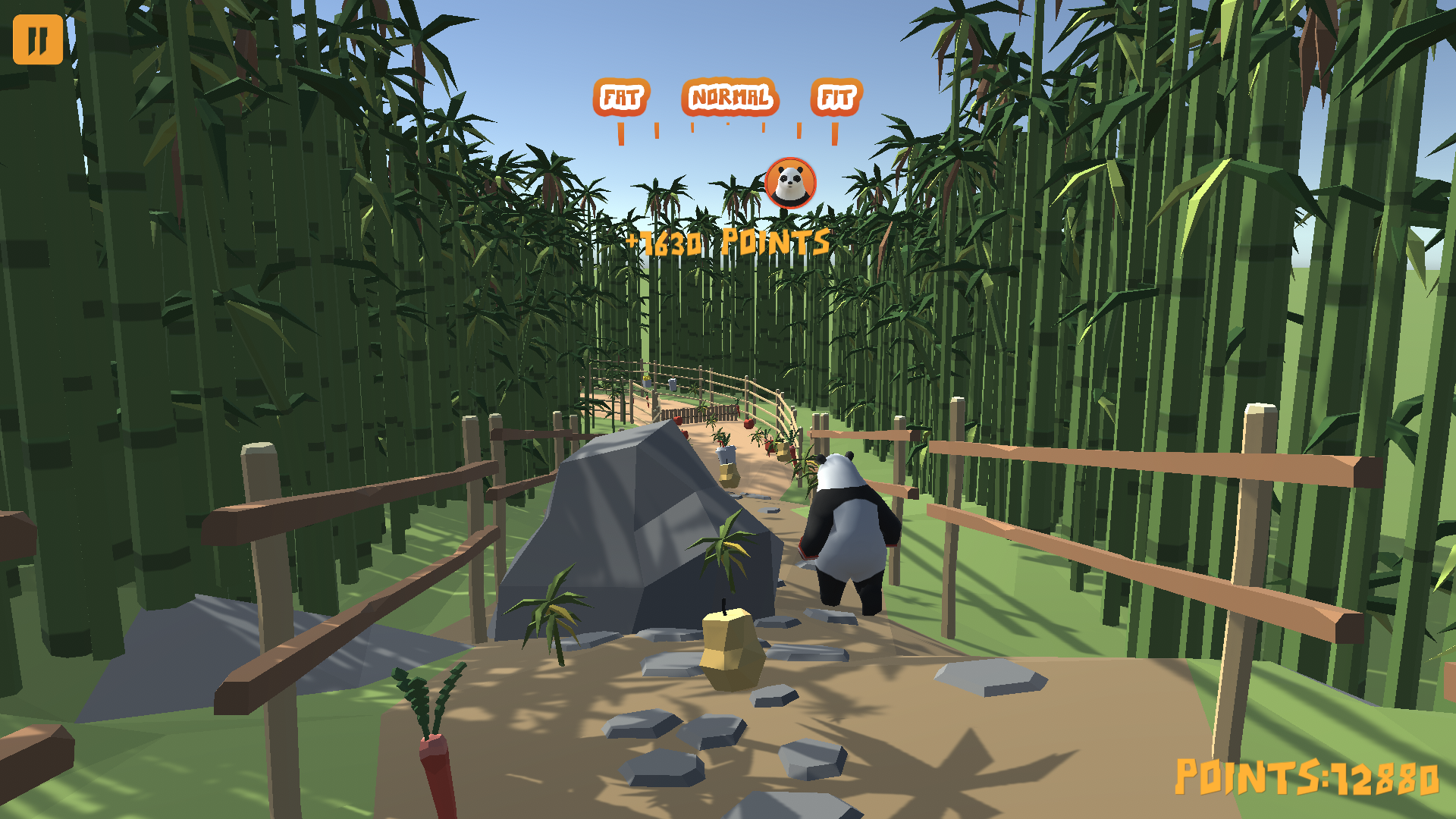Select the FIT tab on the weight gauge
Image resolution: width=1456 pixels, height=819 pixels.
click(835, 97)
